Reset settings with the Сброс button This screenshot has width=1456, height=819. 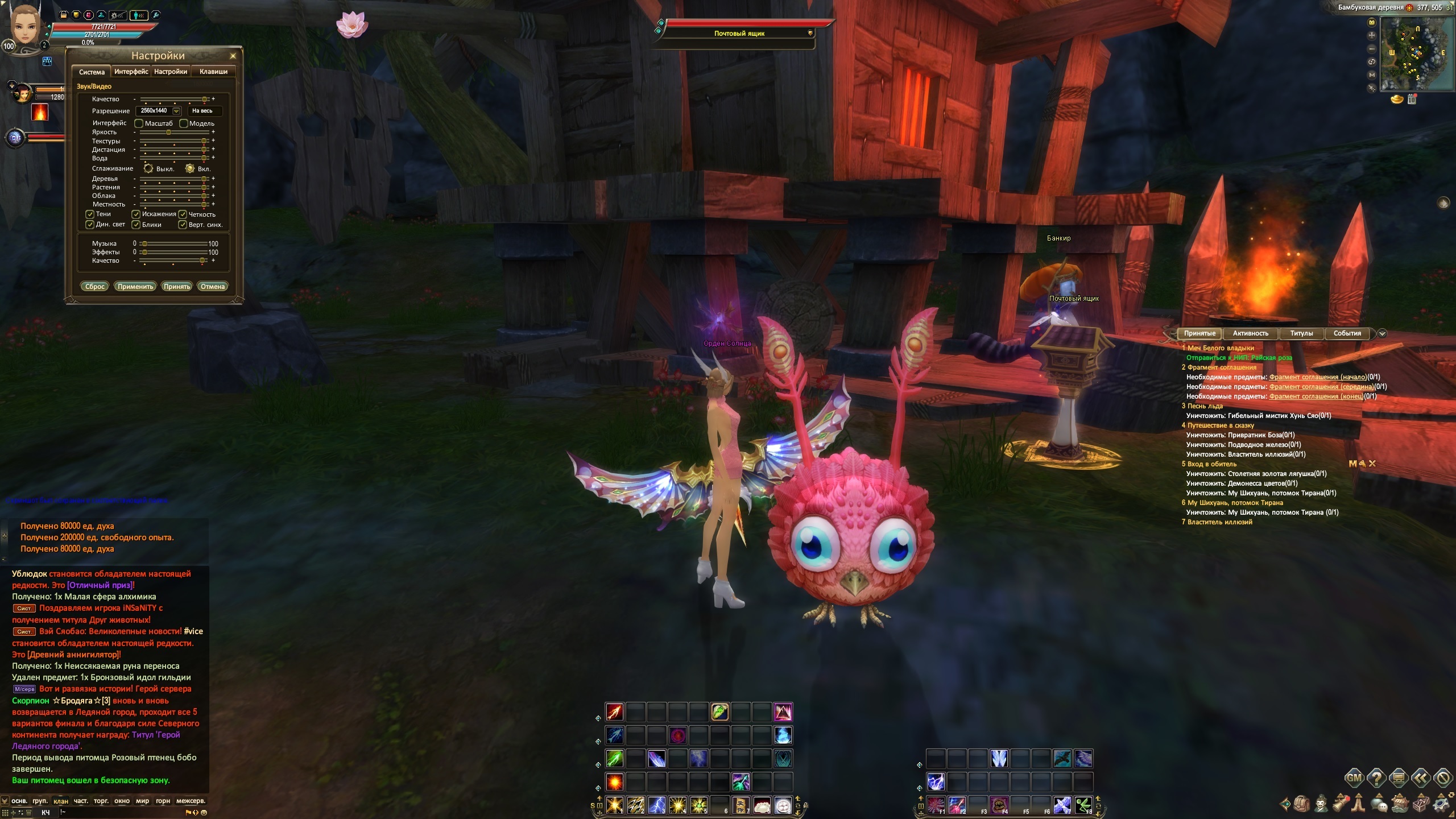[94, 287]
